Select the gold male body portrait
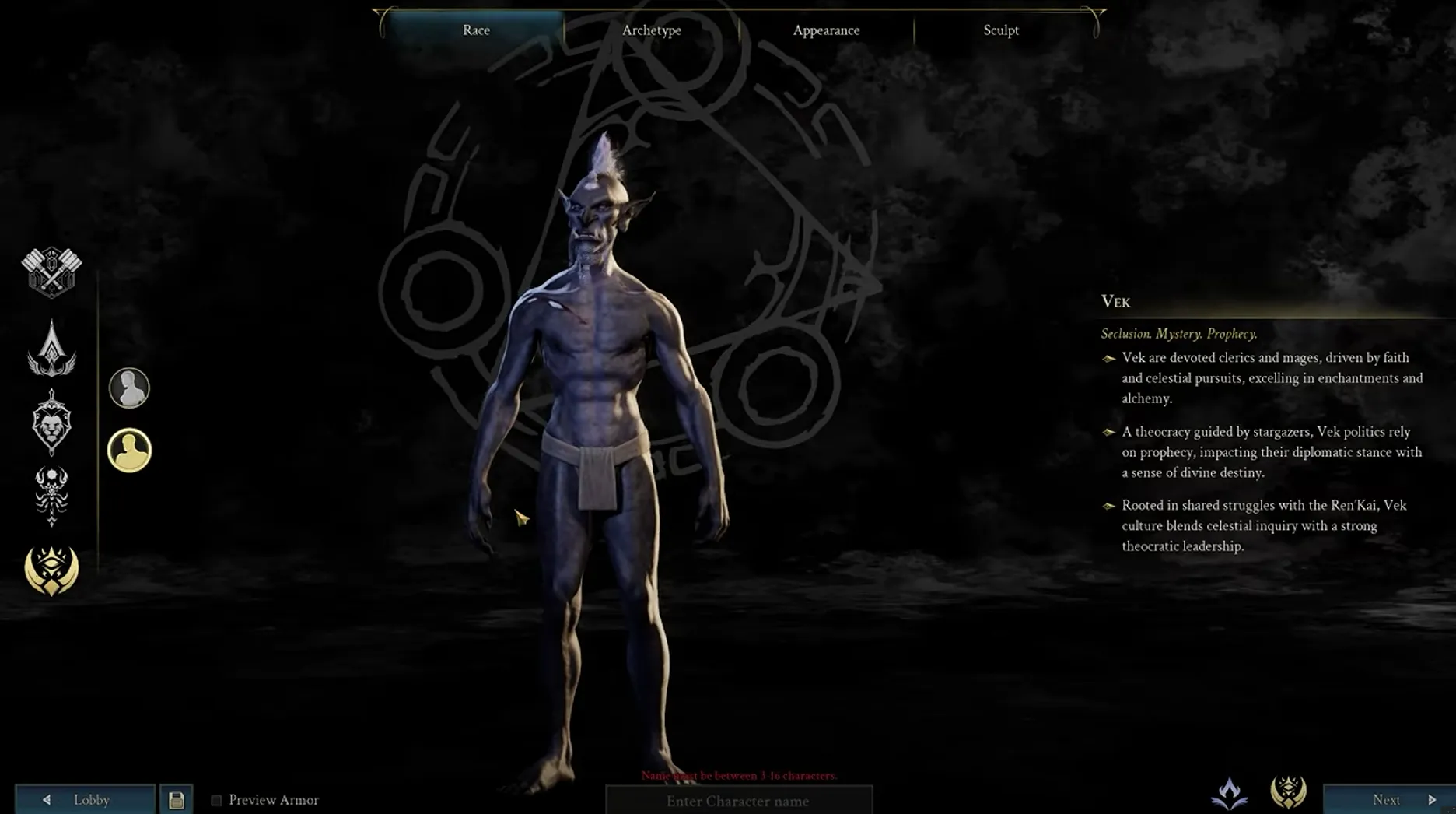1456x814 pixels. coord(129,450)
